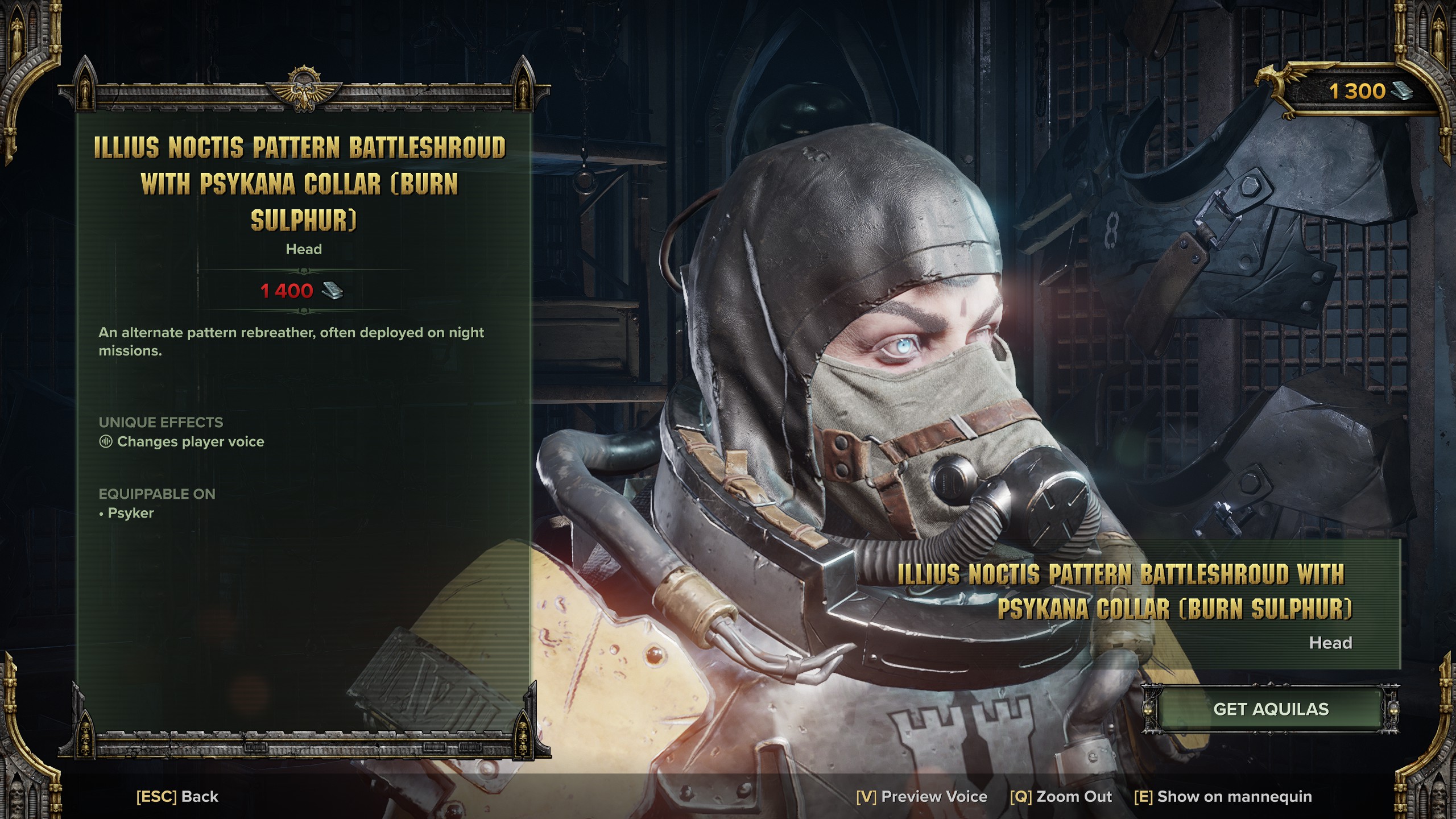The width and height of the screenshot is (1456, 819).
Task: Click the Get Aquilas button
Action: click(1271, 709)
